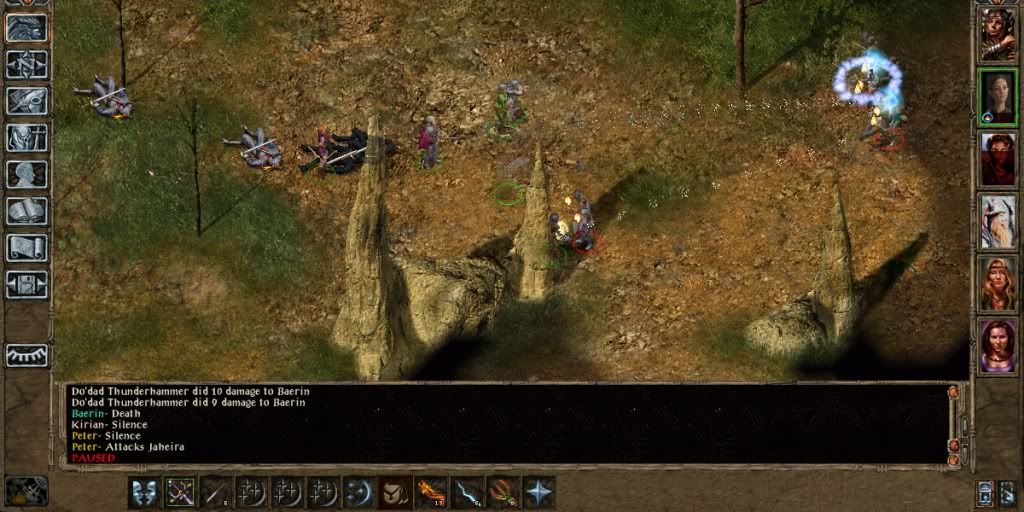Select the white-bearded old man portrait
The image size is (1024, 512).
[997, 221]
